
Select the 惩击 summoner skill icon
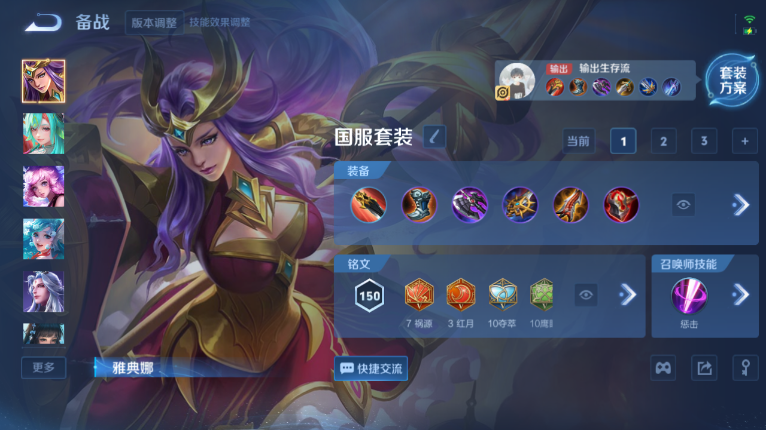(689, 296)
